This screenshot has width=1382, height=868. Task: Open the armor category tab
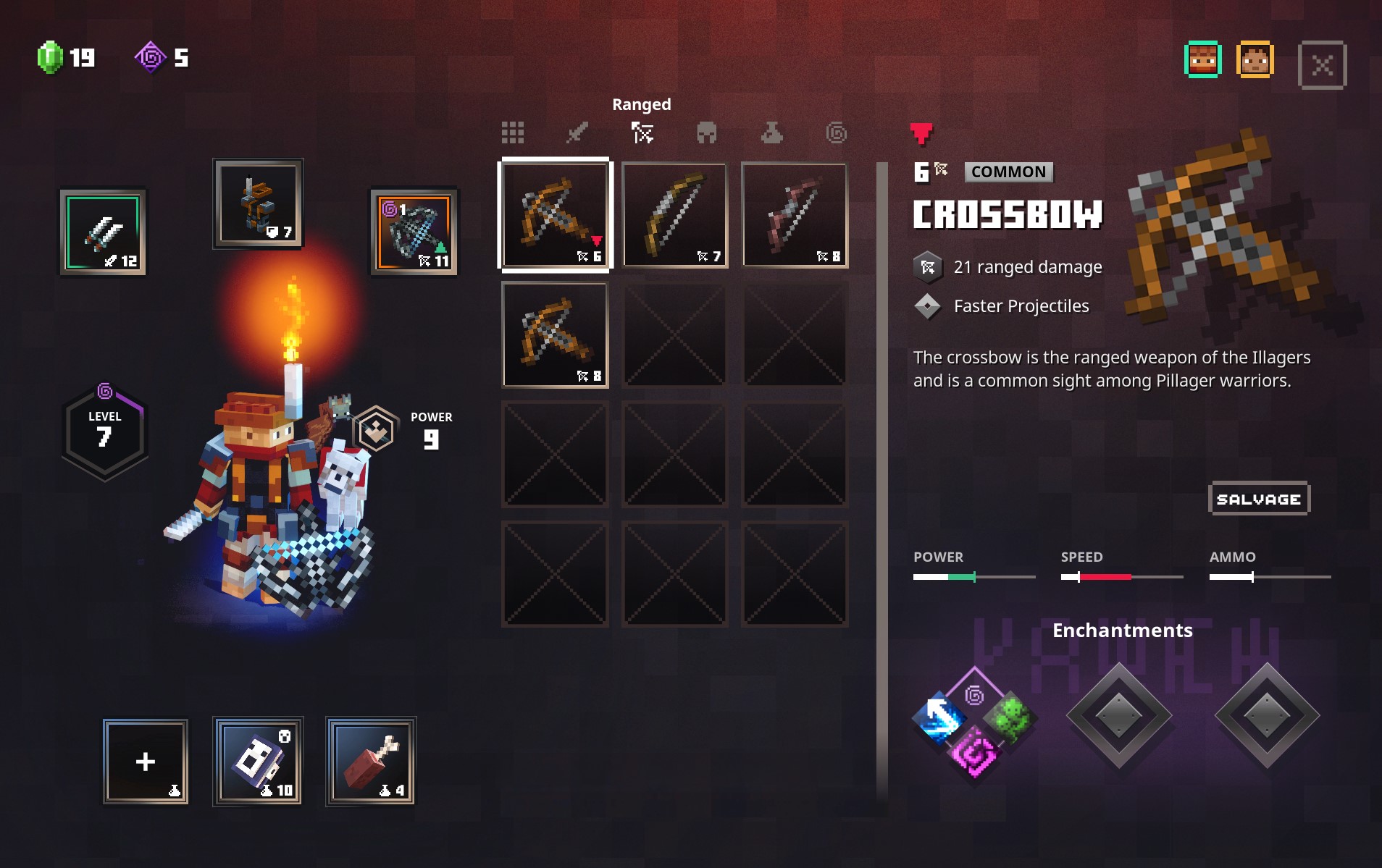[706, 132]
